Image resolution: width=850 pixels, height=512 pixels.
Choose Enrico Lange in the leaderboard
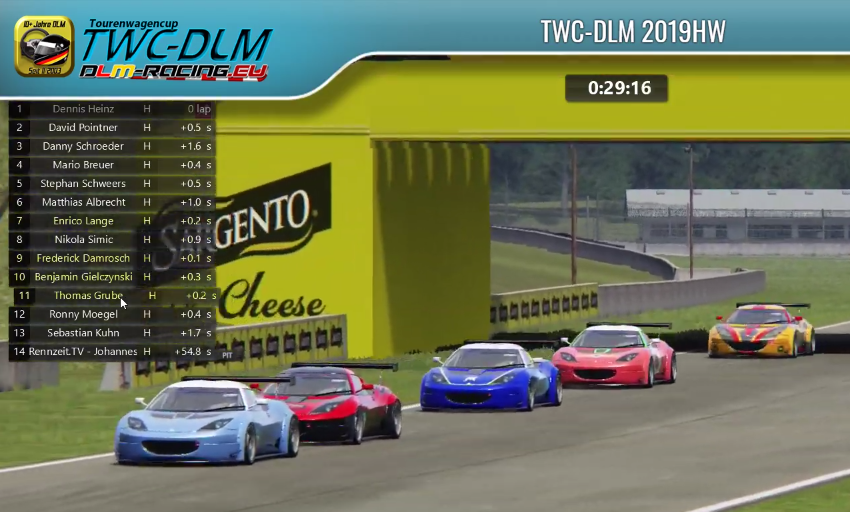pos(83,221)
